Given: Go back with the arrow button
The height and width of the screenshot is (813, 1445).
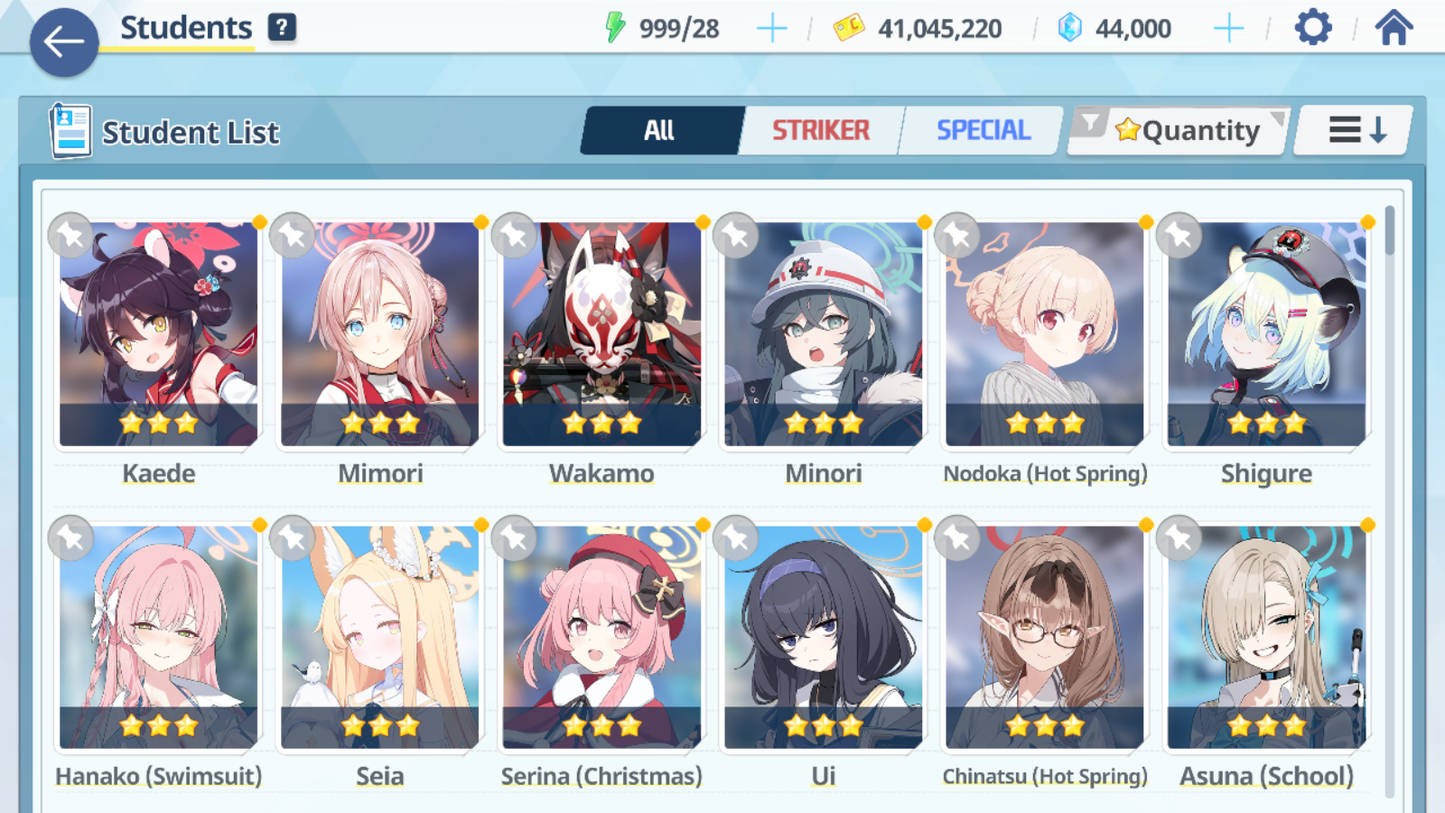Looking at the screenshot, I should click(64, 42).
